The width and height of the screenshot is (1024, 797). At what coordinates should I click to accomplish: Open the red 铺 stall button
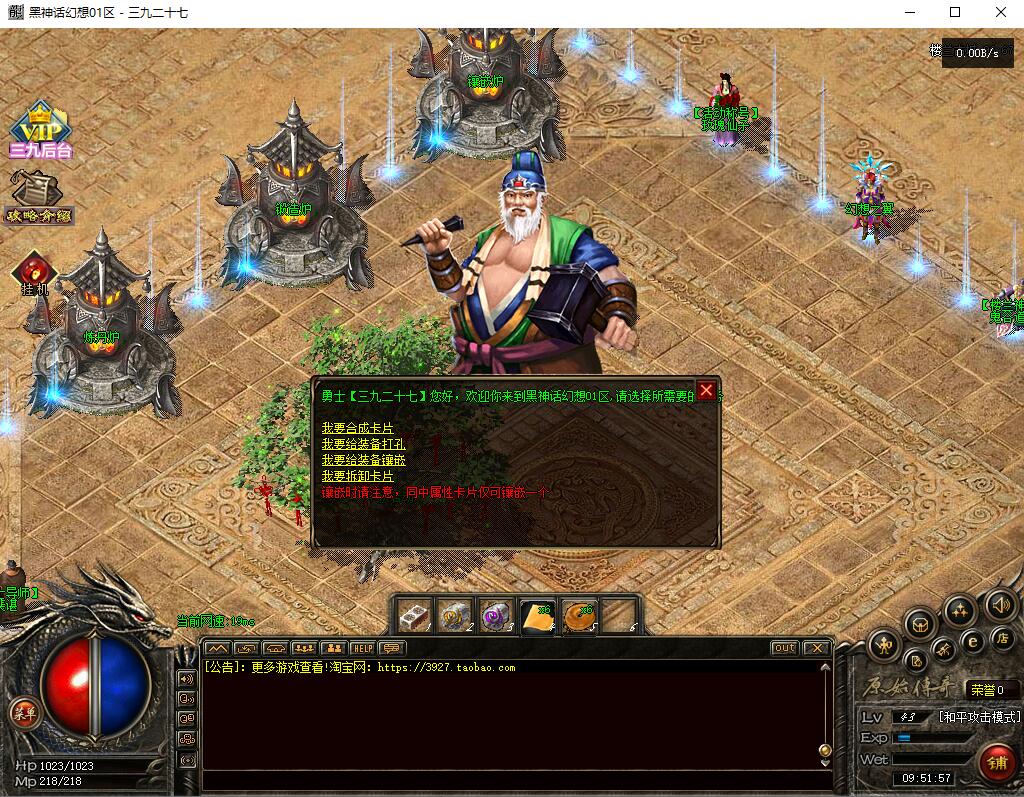click(996, 762)
